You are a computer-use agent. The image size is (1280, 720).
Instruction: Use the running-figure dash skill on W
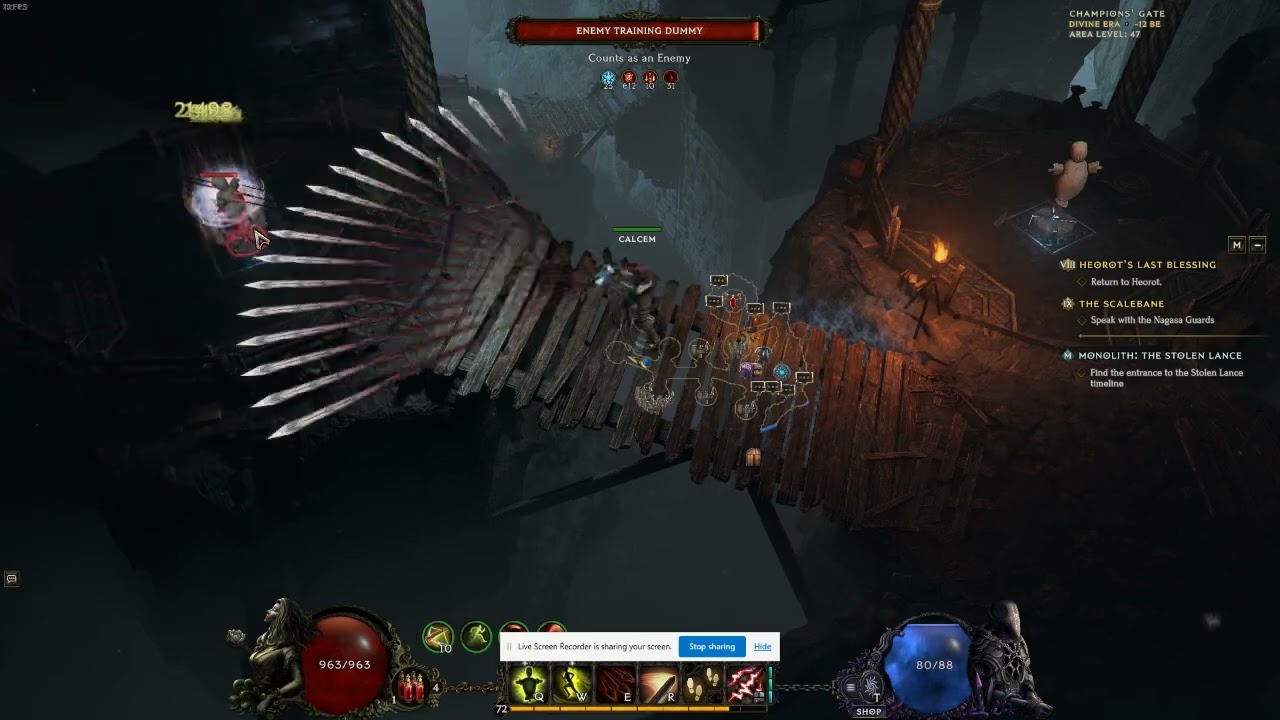click(571, 685)
